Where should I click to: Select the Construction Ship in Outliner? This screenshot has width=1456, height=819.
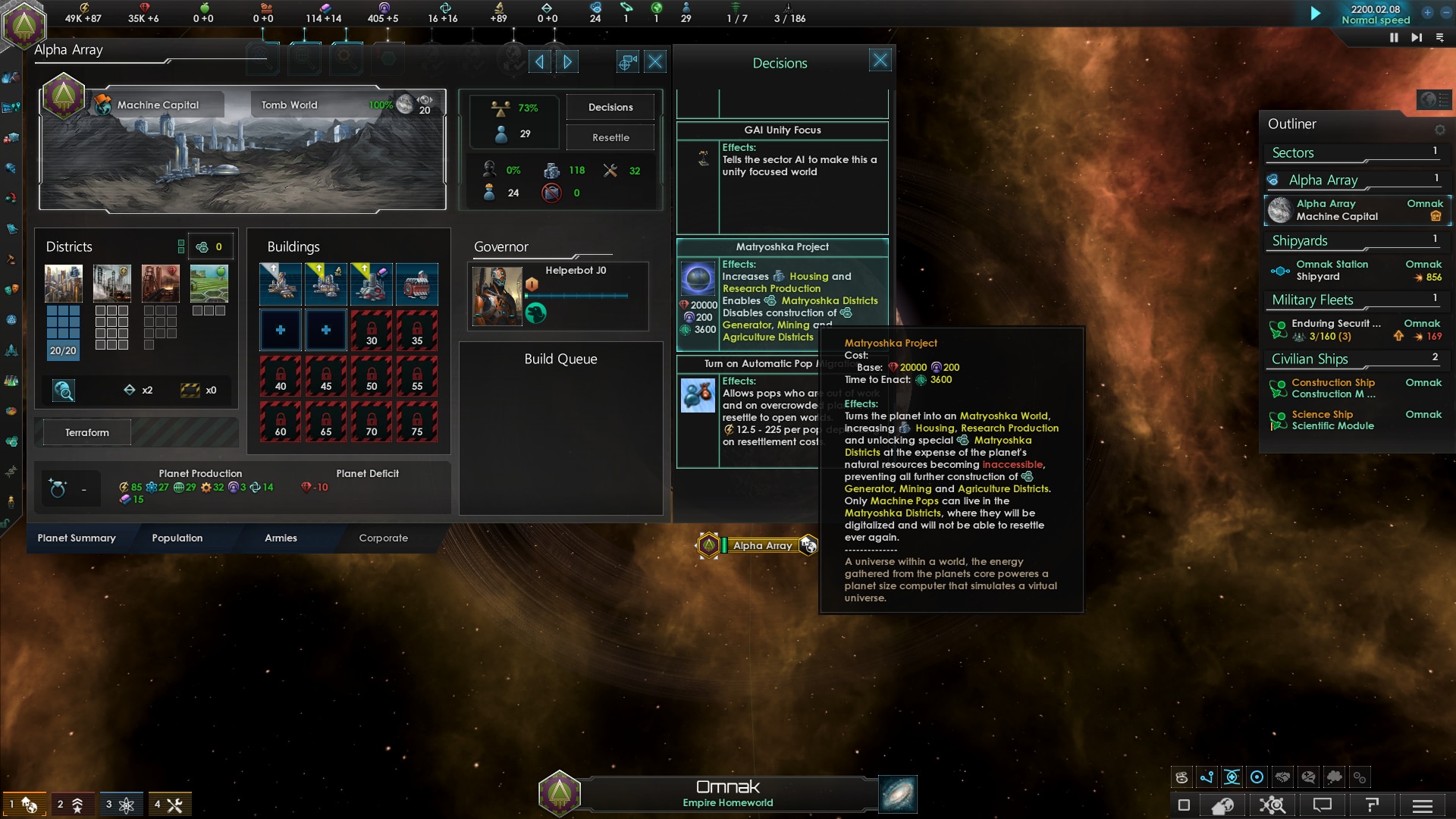click(1333, 388)
